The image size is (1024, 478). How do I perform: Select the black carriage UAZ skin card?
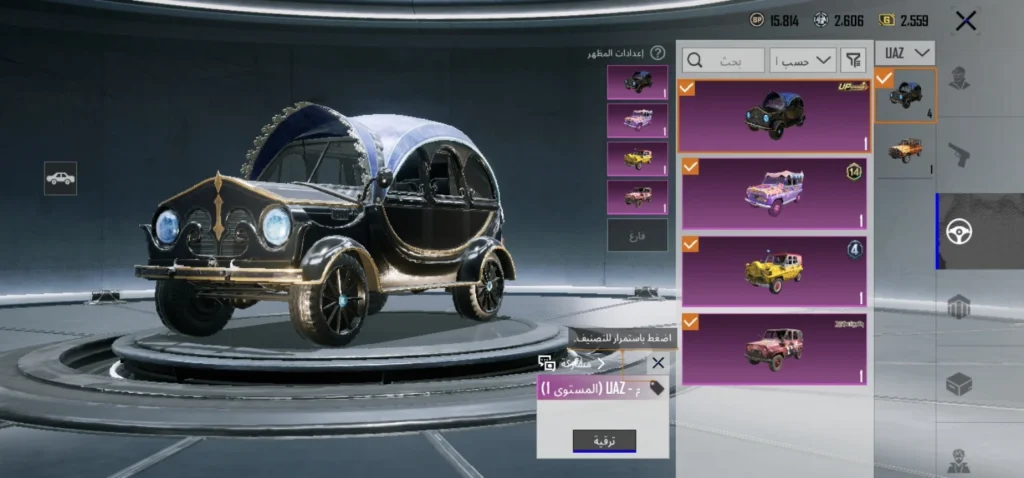tap(774, 116)
